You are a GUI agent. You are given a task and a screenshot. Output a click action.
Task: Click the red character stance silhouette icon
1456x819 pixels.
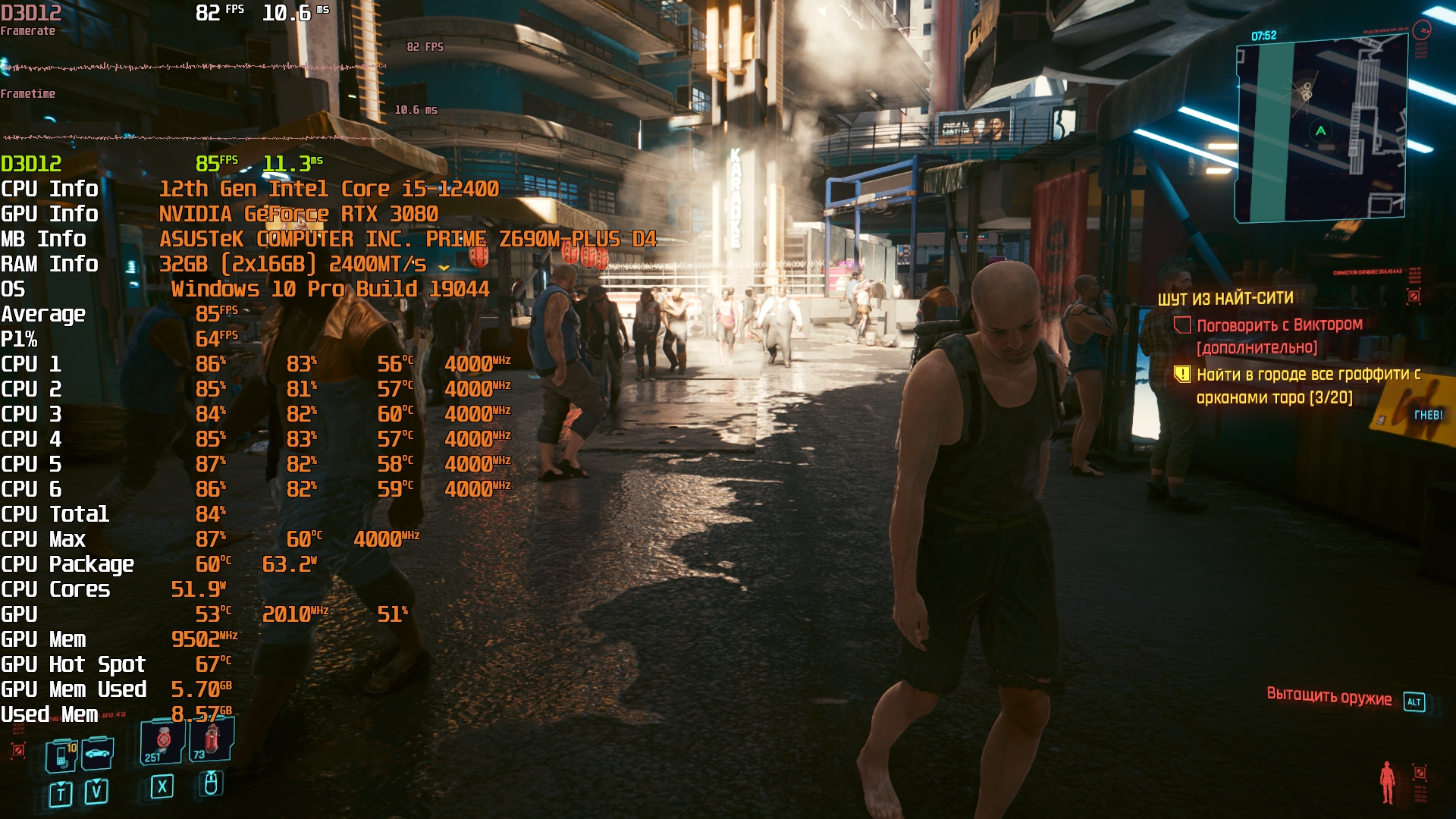[1387, 782]
